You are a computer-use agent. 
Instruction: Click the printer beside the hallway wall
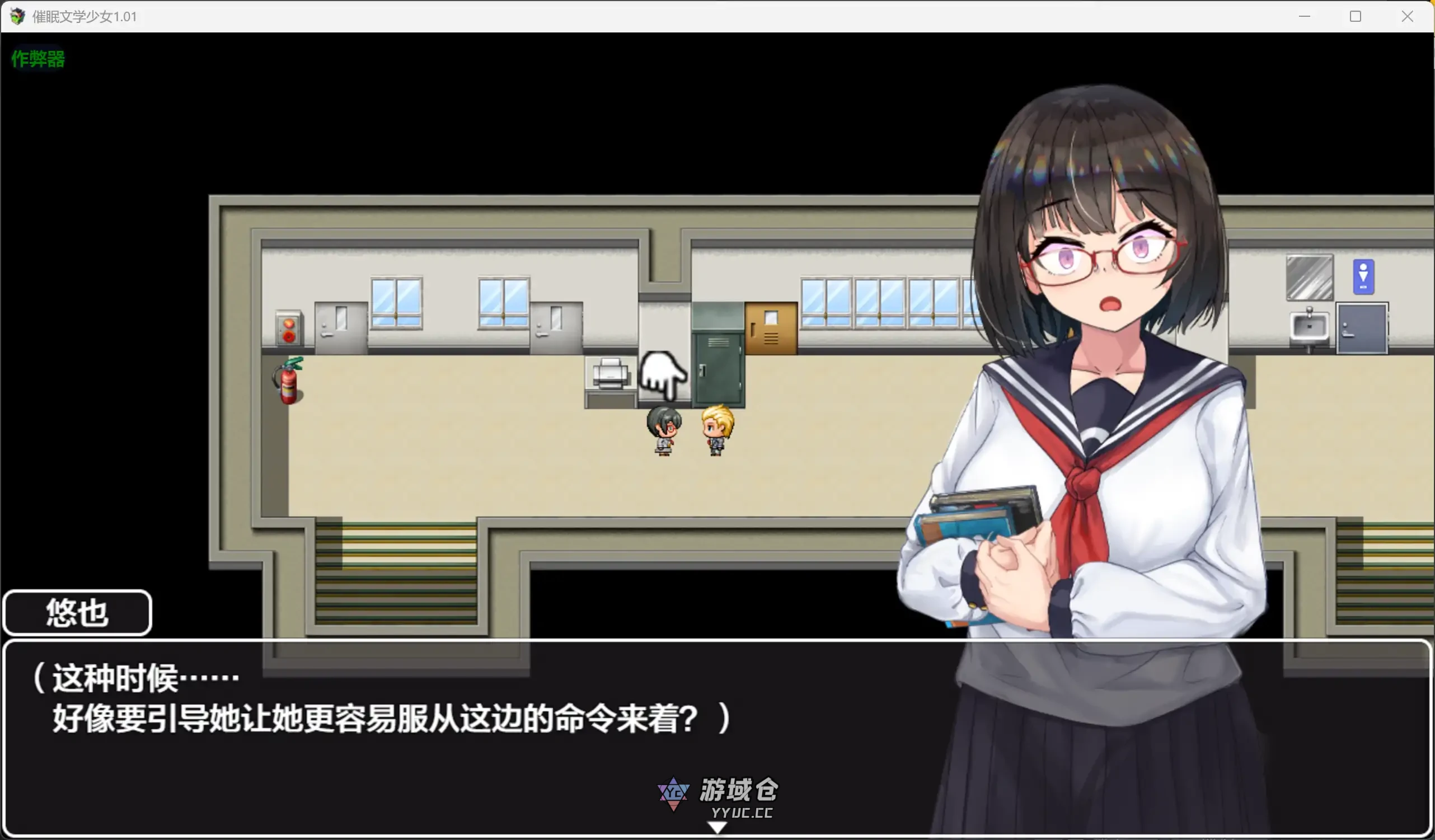pyautogui.click(x=609, y=373)
